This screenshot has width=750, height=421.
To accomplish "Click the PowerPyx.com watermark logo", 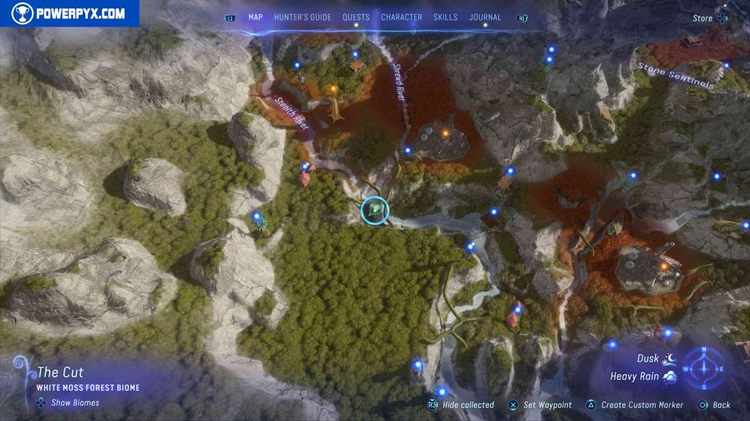I will [x=69, y=13].
